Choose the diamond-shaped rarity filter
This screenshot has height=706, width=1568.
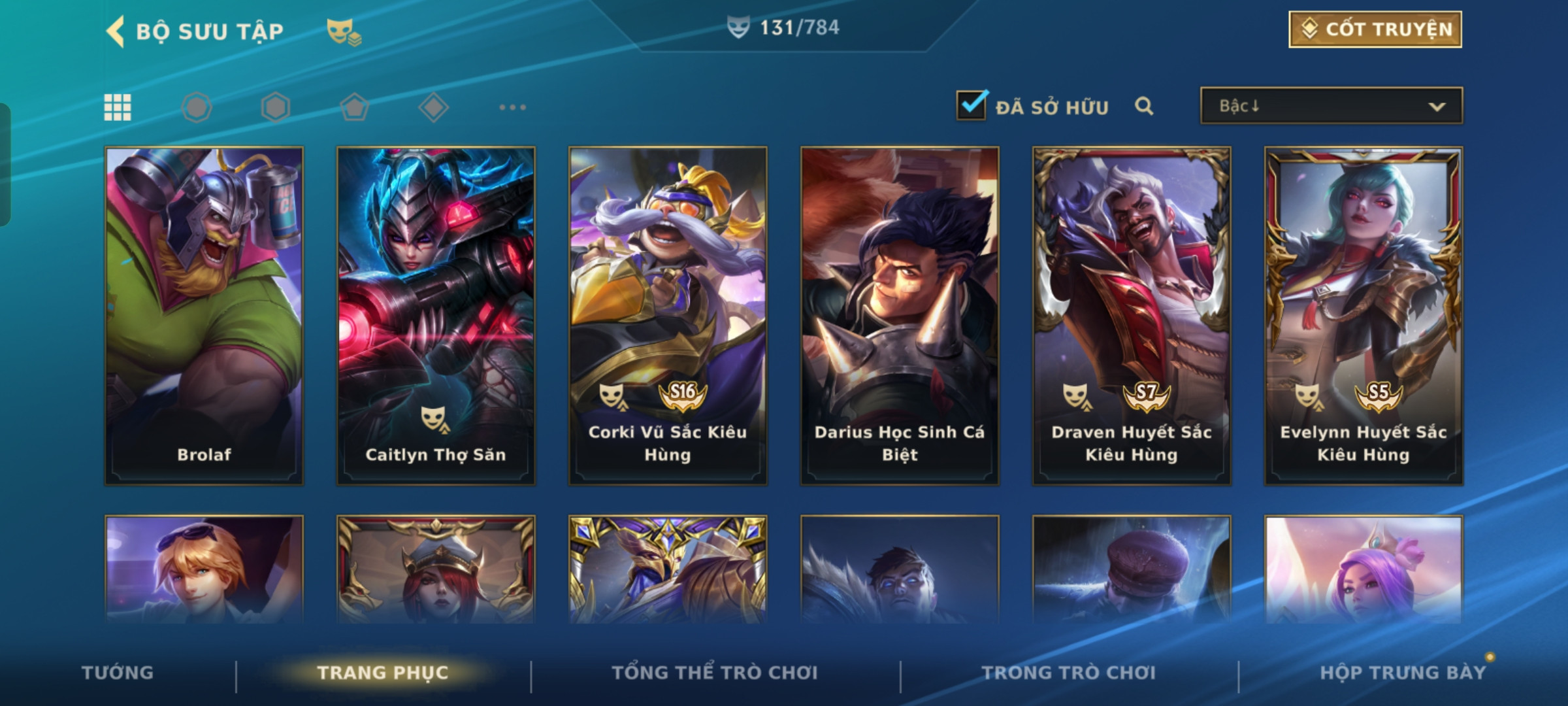(x=433, y=107)
